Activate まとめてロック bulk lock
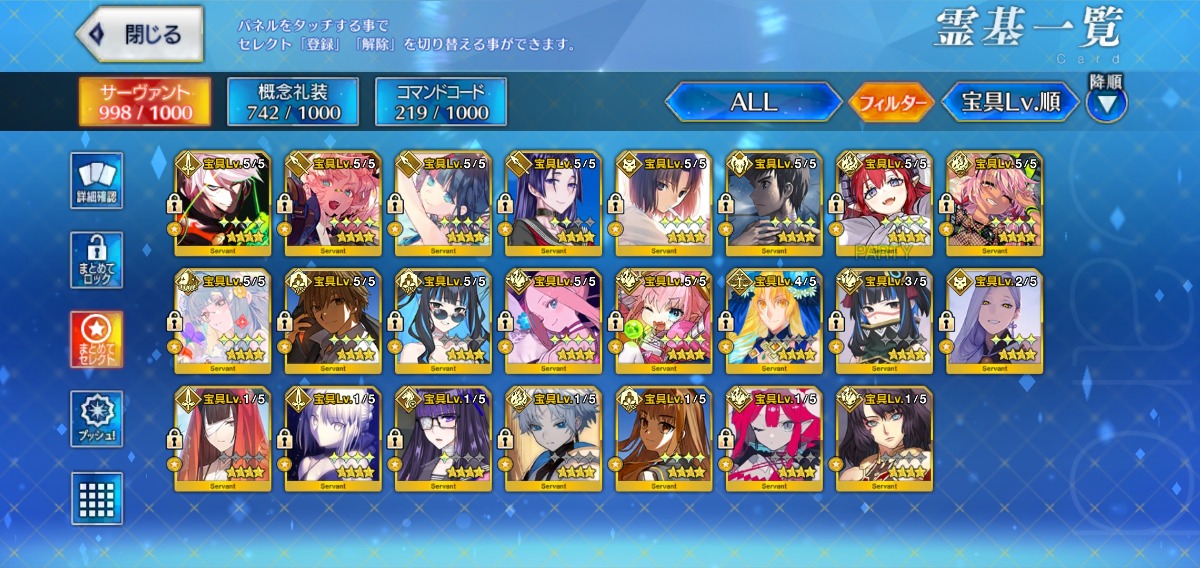 coord(98,260)
